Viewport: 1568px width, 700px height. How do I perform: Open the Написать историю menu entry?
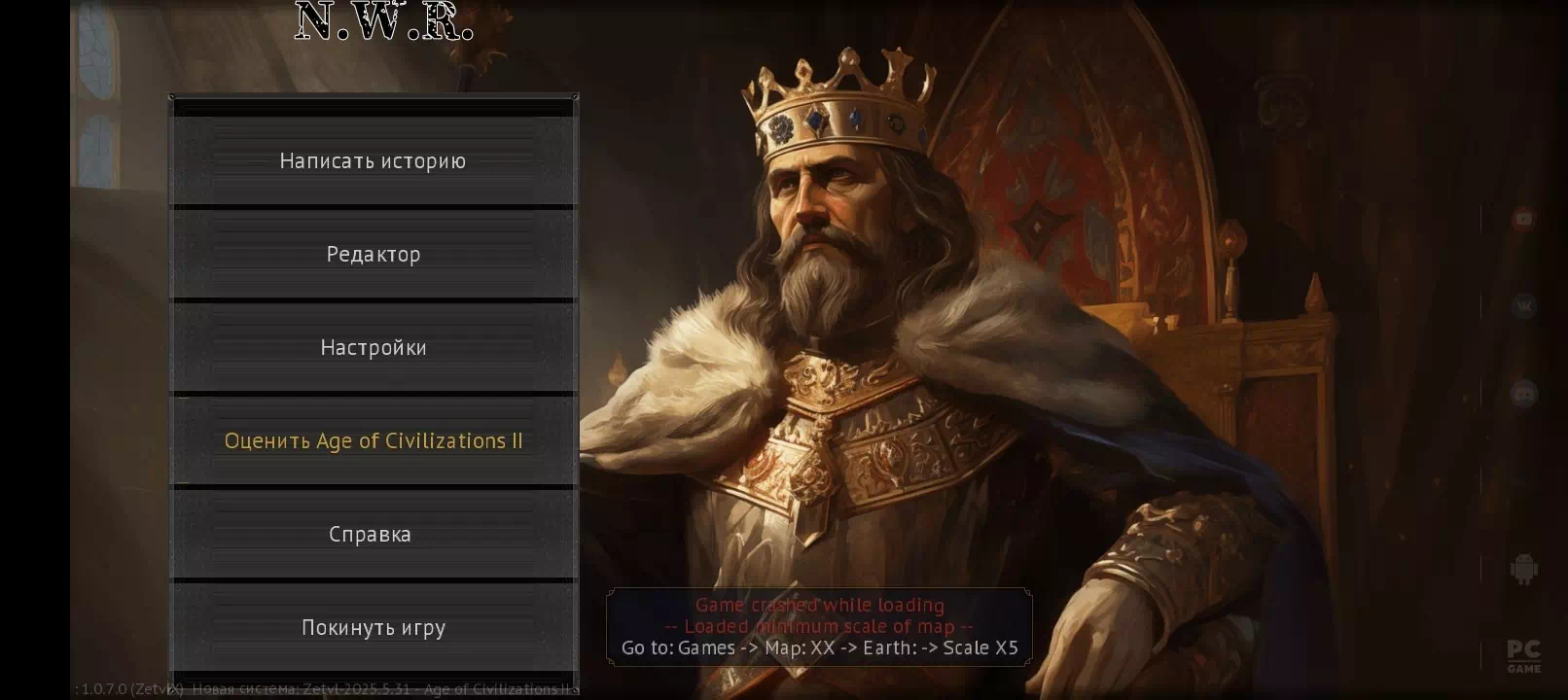click(x=374, y=161)
